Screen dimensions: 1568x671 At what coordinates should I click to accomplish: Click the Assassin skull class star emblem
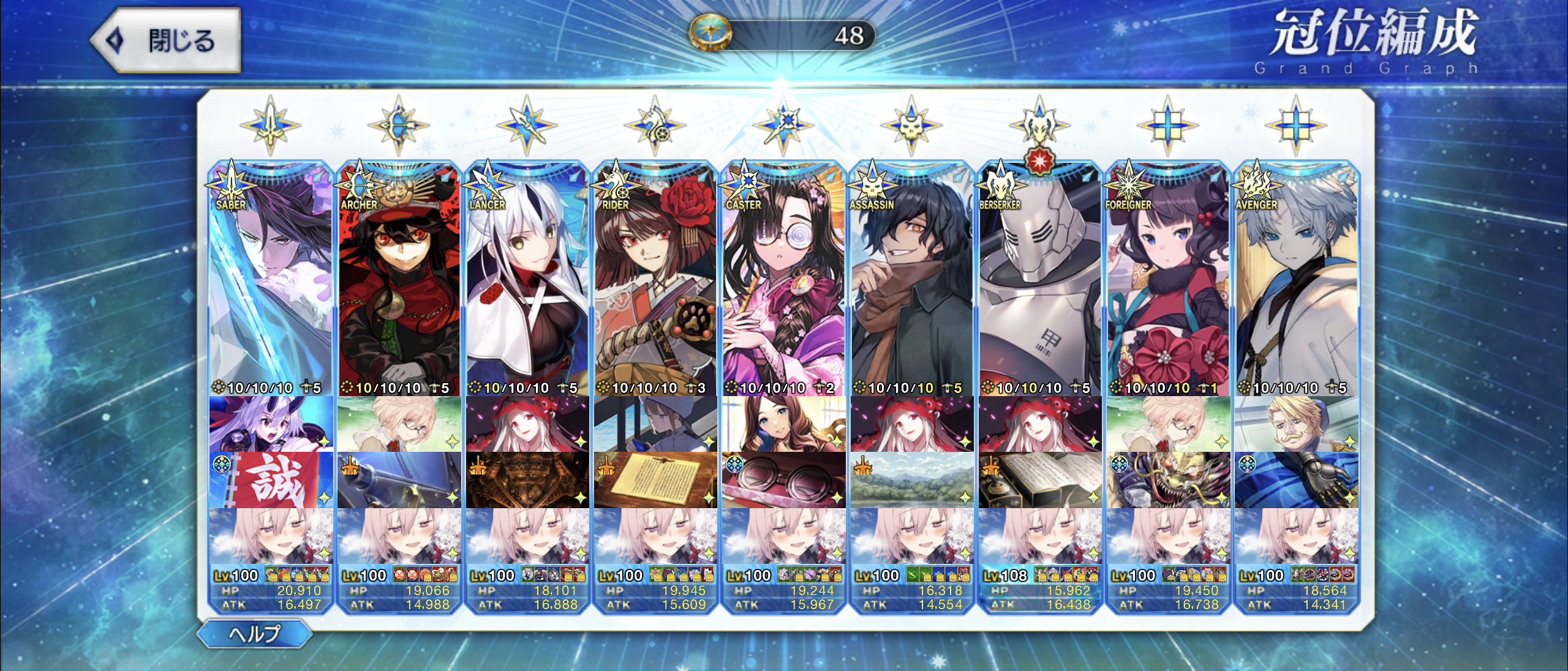pos(911,126)
